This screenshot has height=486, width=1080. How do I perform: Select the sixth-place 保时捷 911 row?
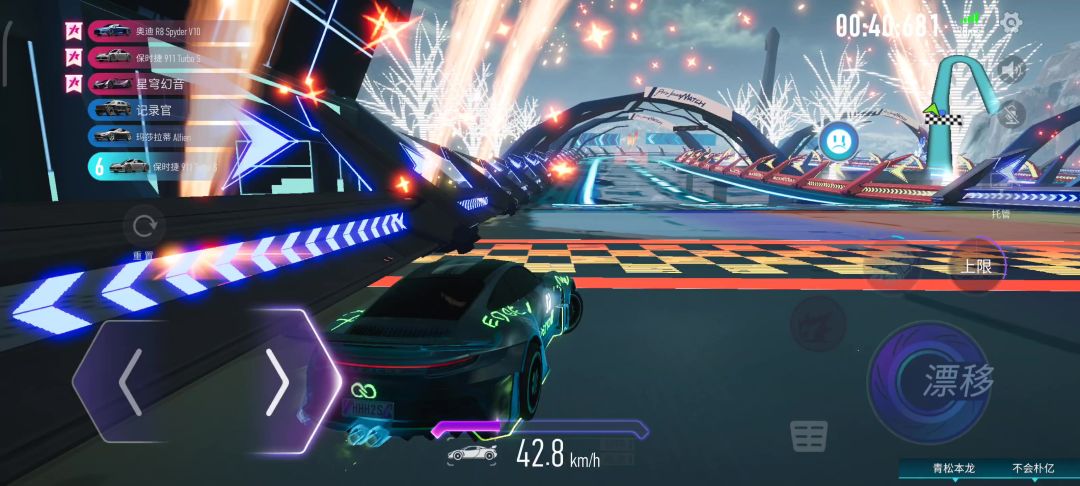(x=160, y=165)
